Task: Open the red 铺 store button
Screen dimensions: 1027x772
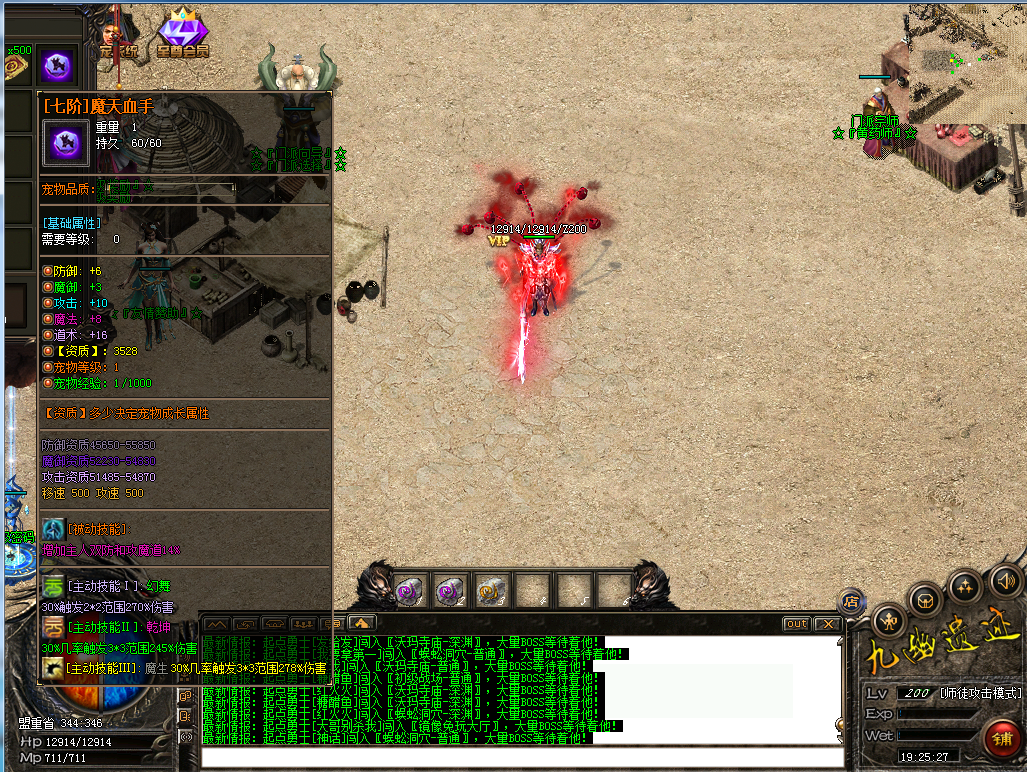Action: (1002, 739)
